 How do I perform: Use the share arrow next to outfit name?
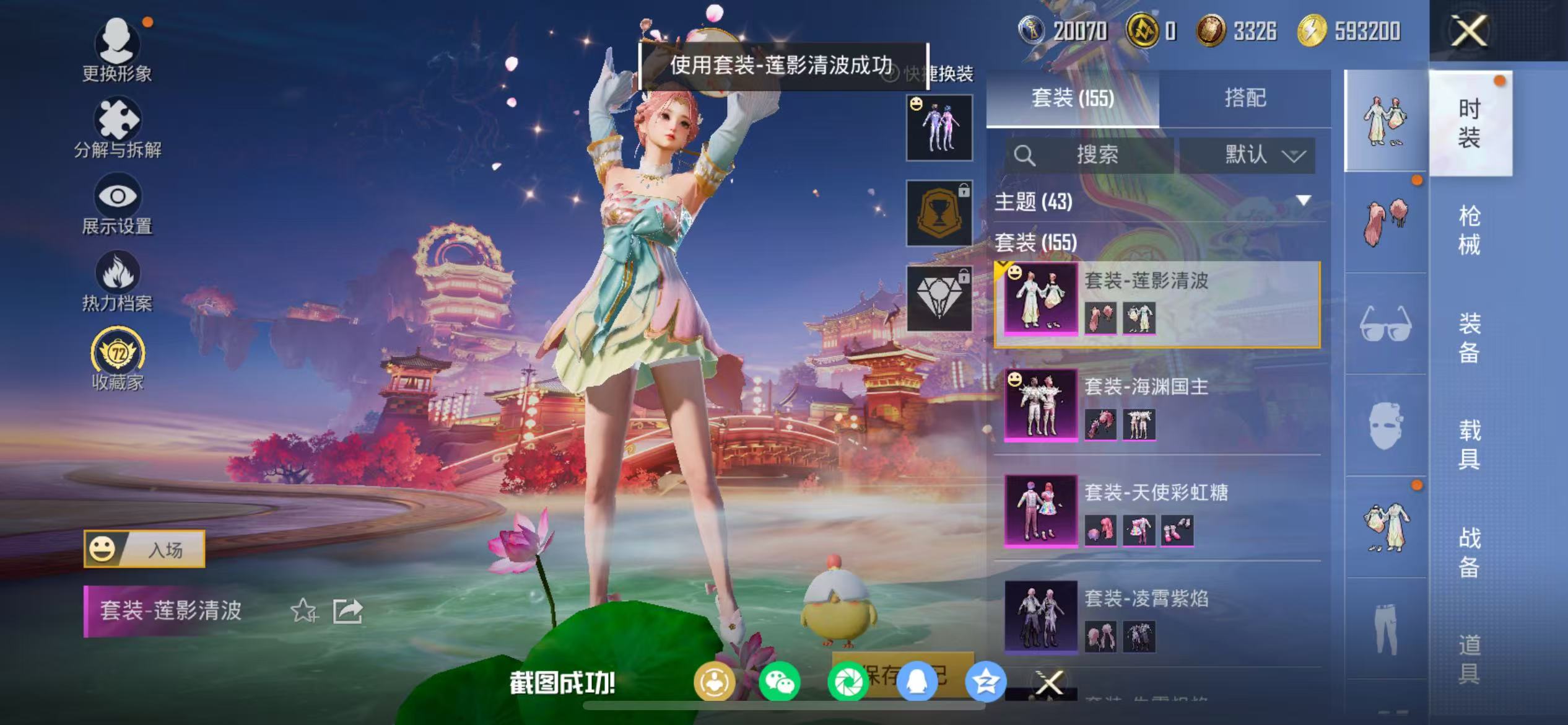[347, 610]
